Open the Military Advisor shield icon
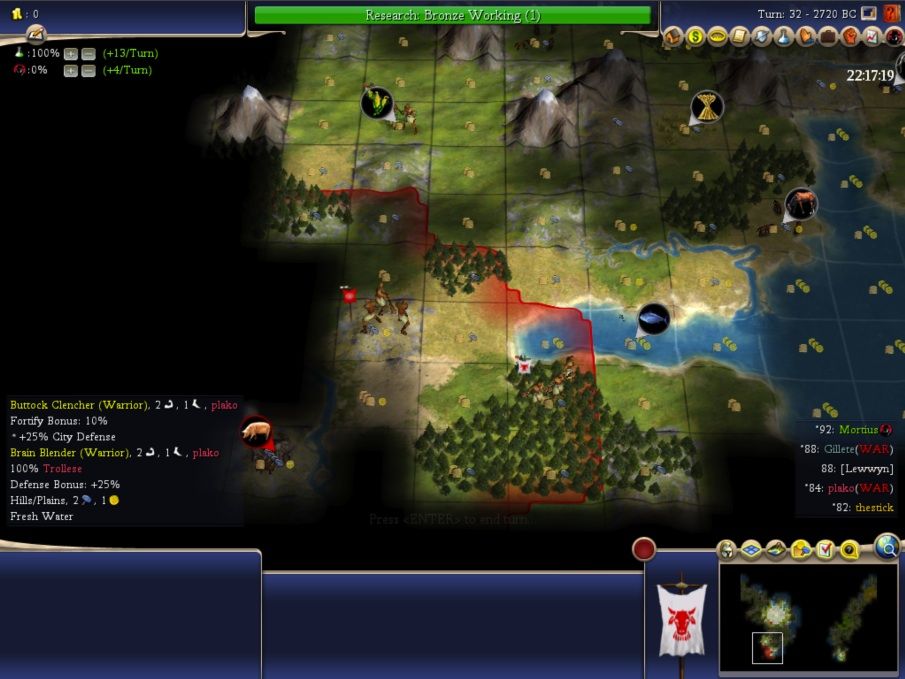The height and width of the screenshot is (679, 905). (762, 37)
